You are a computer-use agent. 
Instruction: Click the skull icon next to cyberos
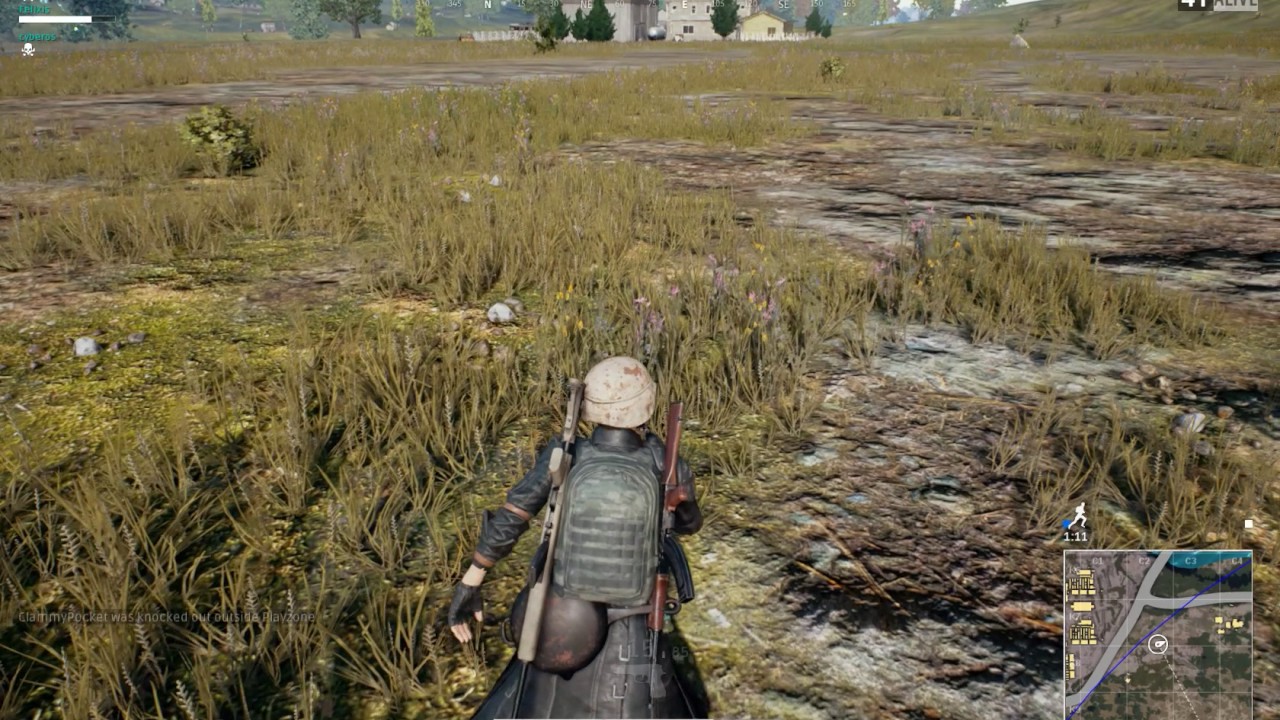(28, 50)
